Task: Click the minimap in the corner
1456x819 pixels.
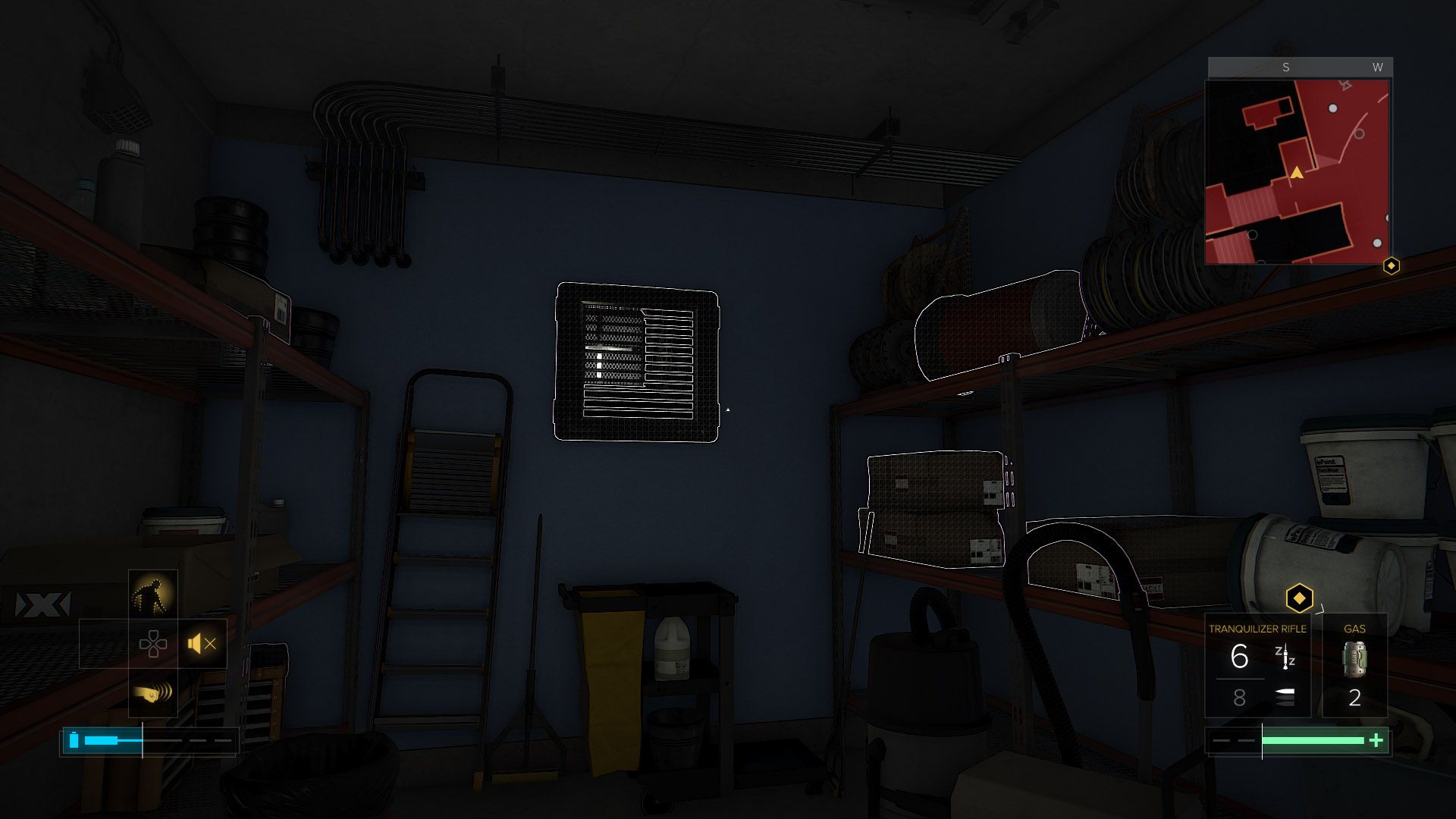Action: (x=1298, y=172)
